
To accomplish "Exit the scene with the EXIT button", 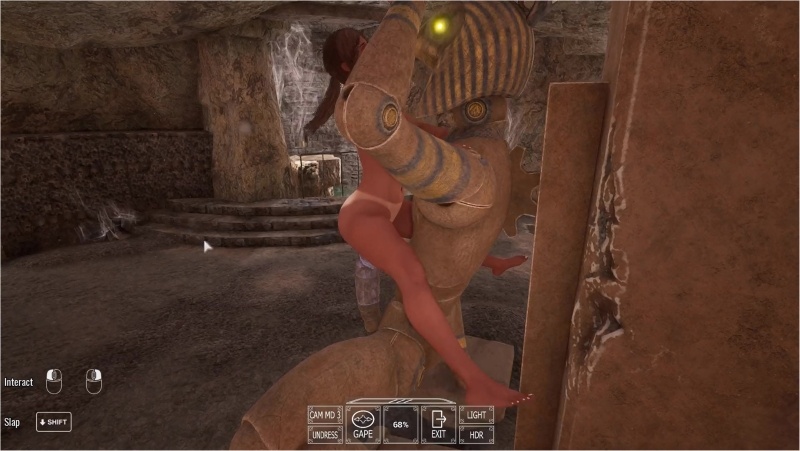I will click(x=438, y=425).
